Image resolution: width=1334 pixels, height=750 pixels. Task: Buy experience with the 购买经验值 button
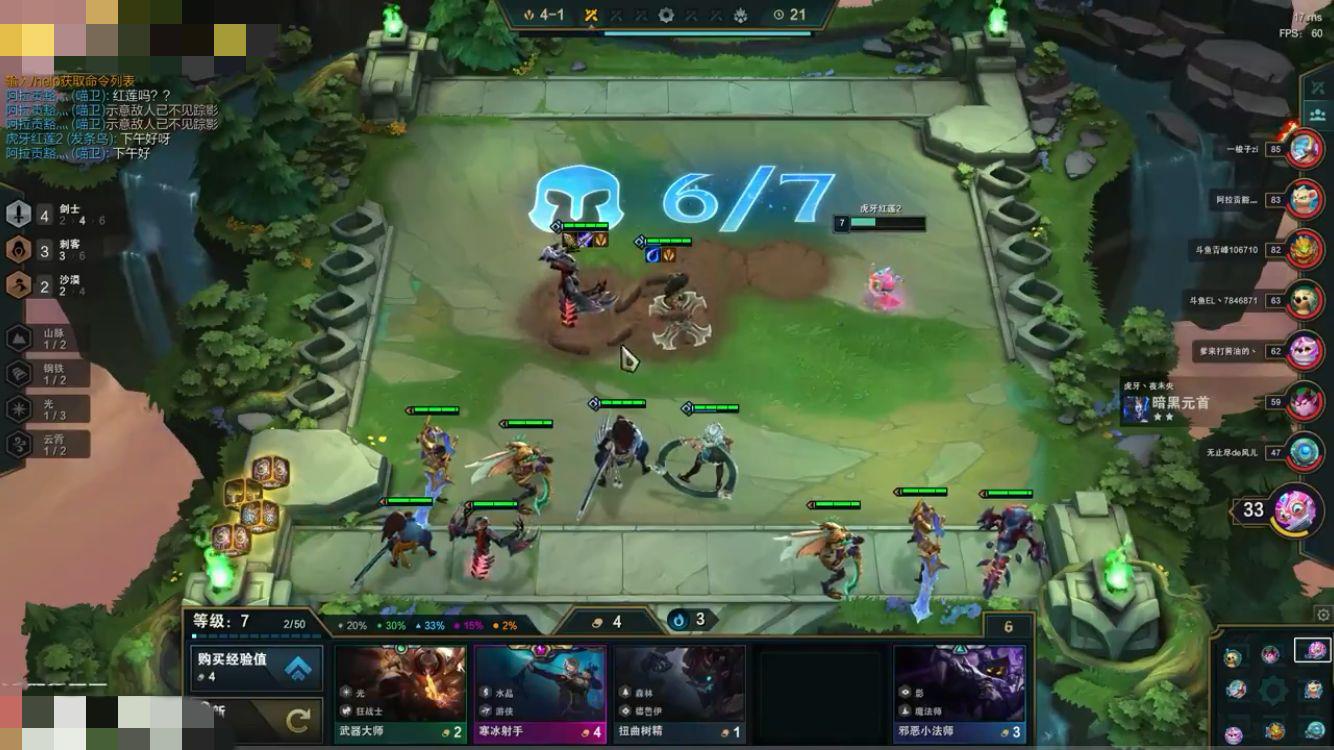point(257,667)
